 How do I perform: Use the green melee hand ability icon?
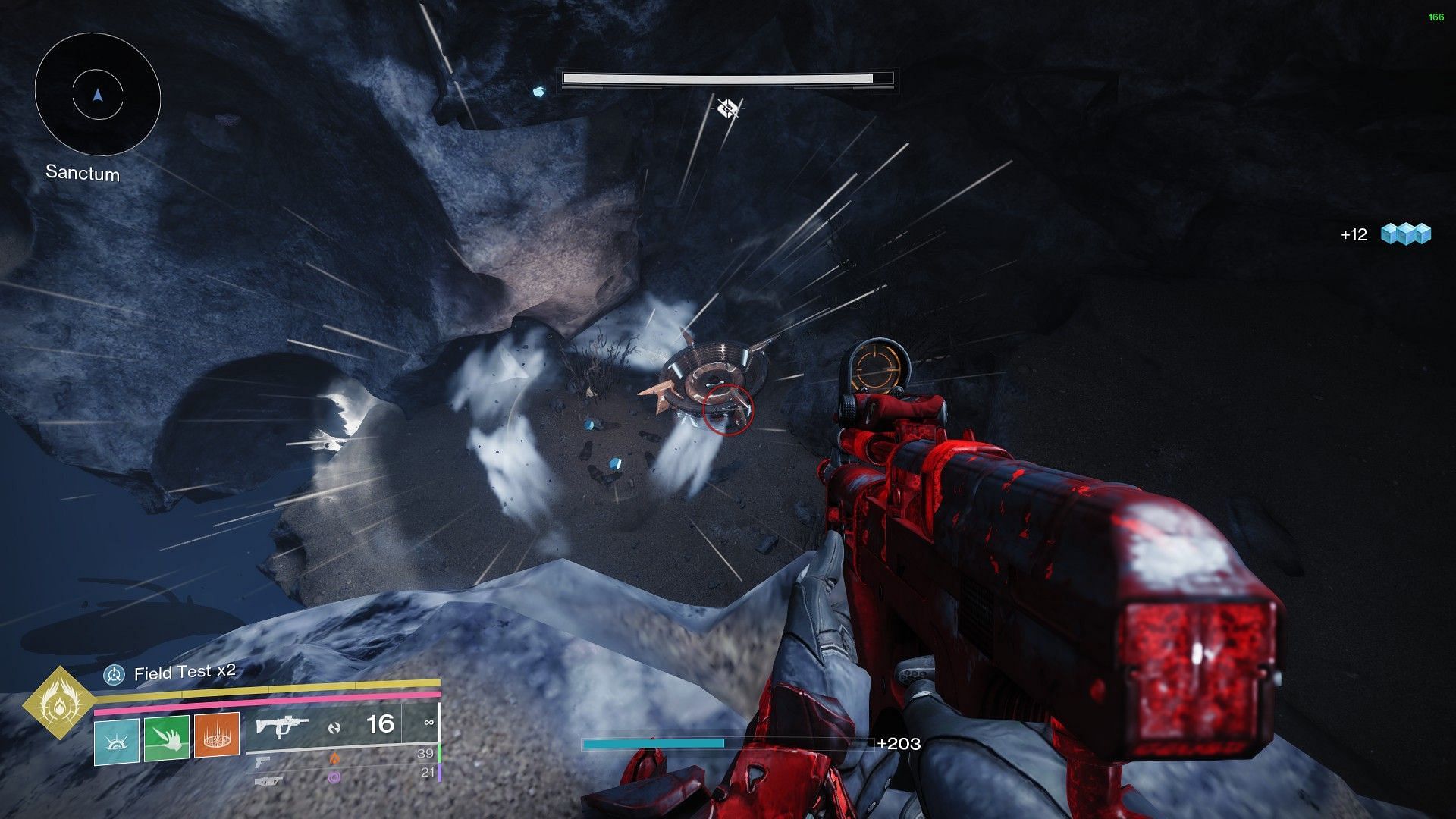point(167,738)
